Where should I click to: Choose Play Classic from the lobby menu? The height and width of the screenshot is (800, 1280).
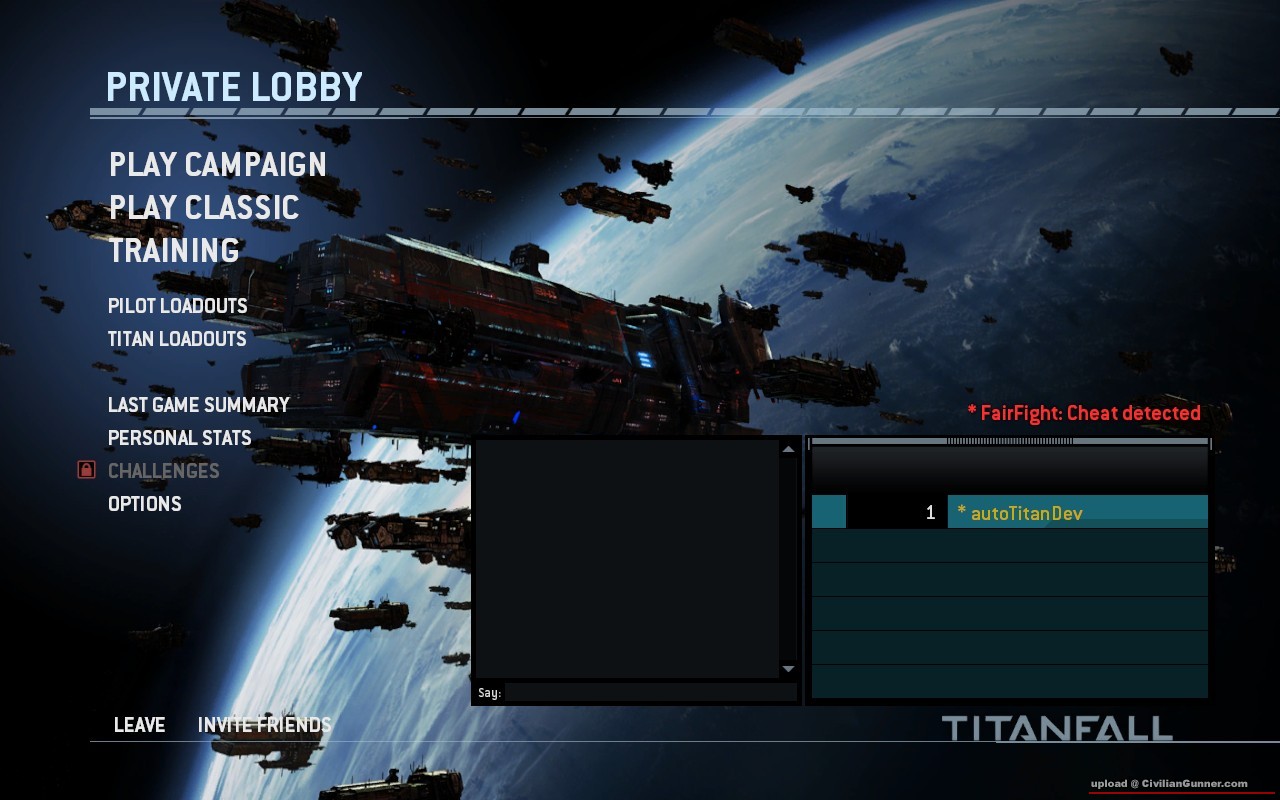click(204, 208)
